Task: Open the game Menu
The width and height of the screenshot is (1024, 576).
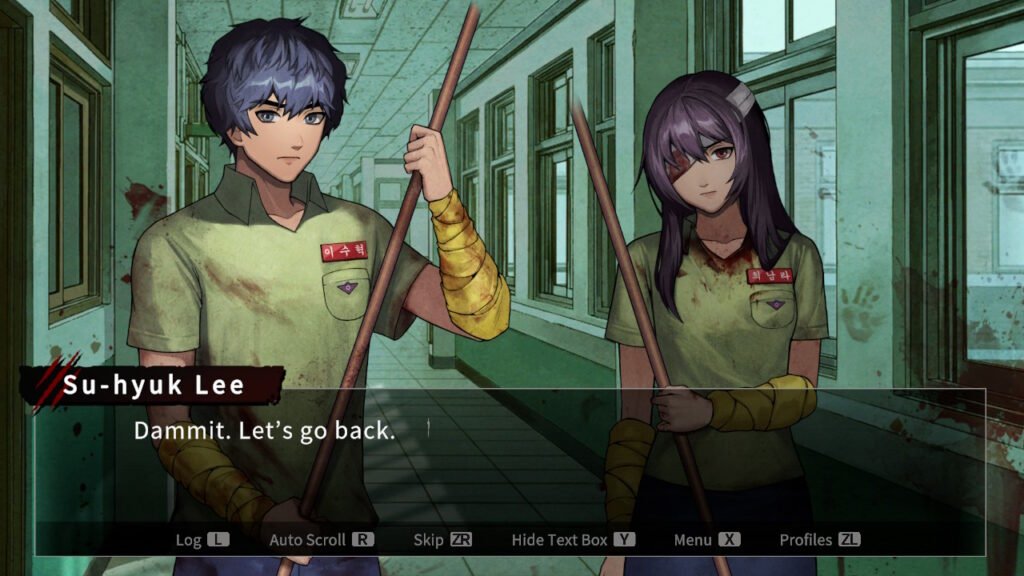Action: (706, 540)
